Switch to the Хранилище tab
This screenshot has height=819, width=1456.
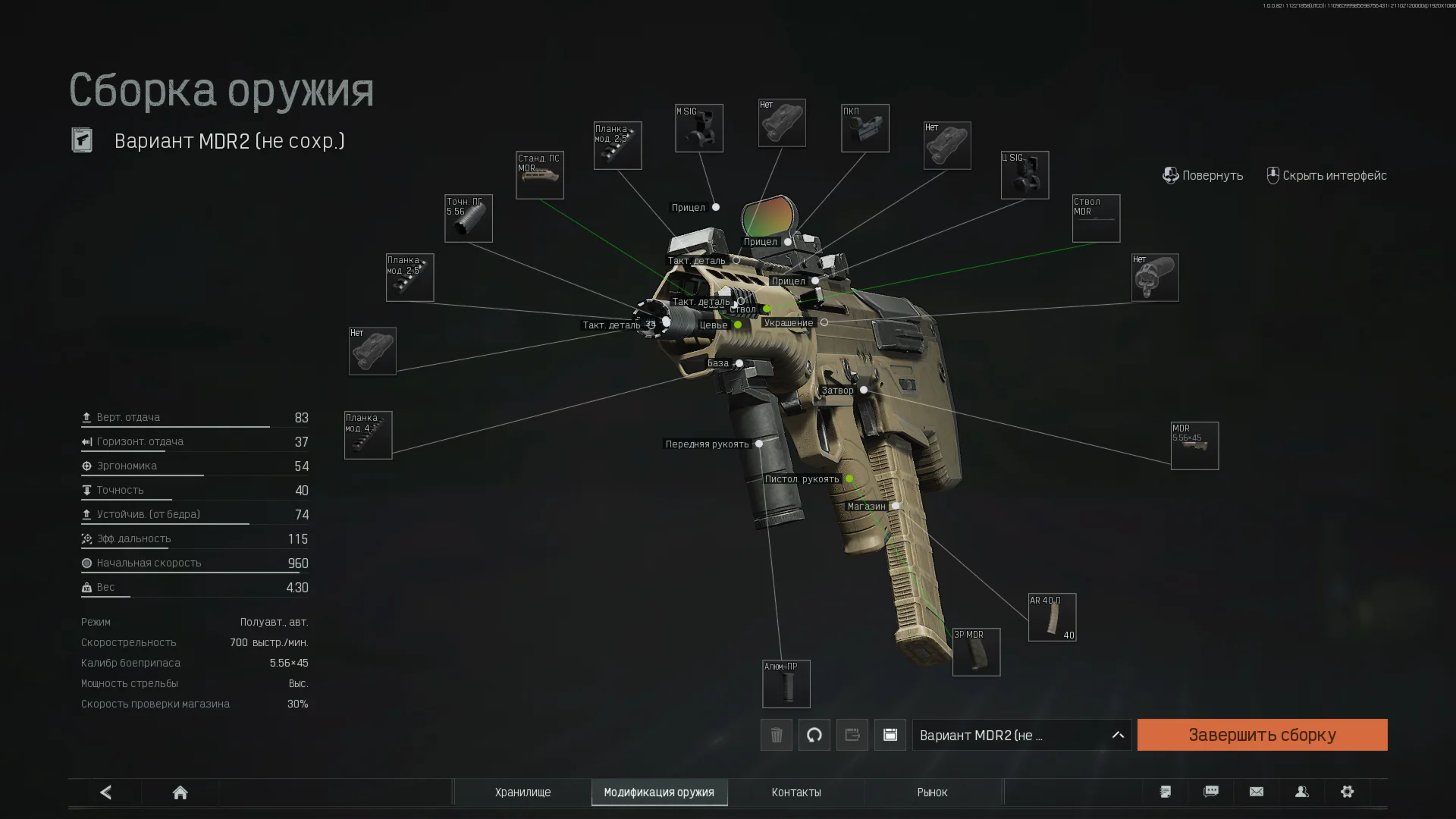click(522, 792)
